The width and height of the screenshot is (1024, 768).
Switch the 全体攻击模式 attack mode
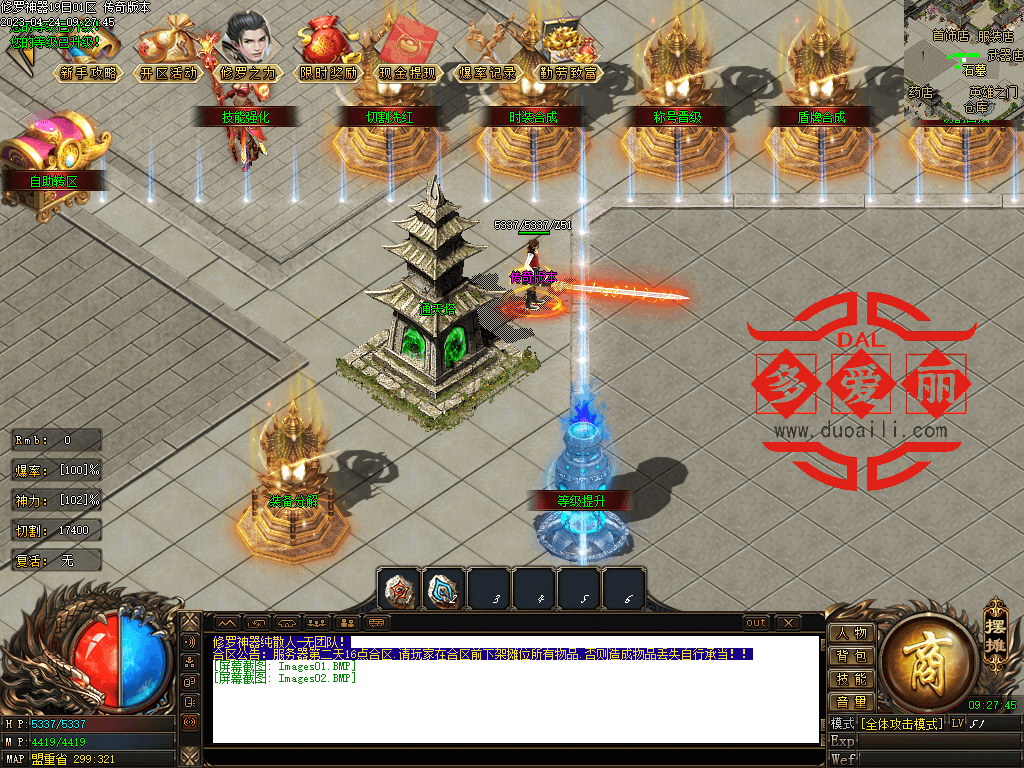click(x=902, y=723)
